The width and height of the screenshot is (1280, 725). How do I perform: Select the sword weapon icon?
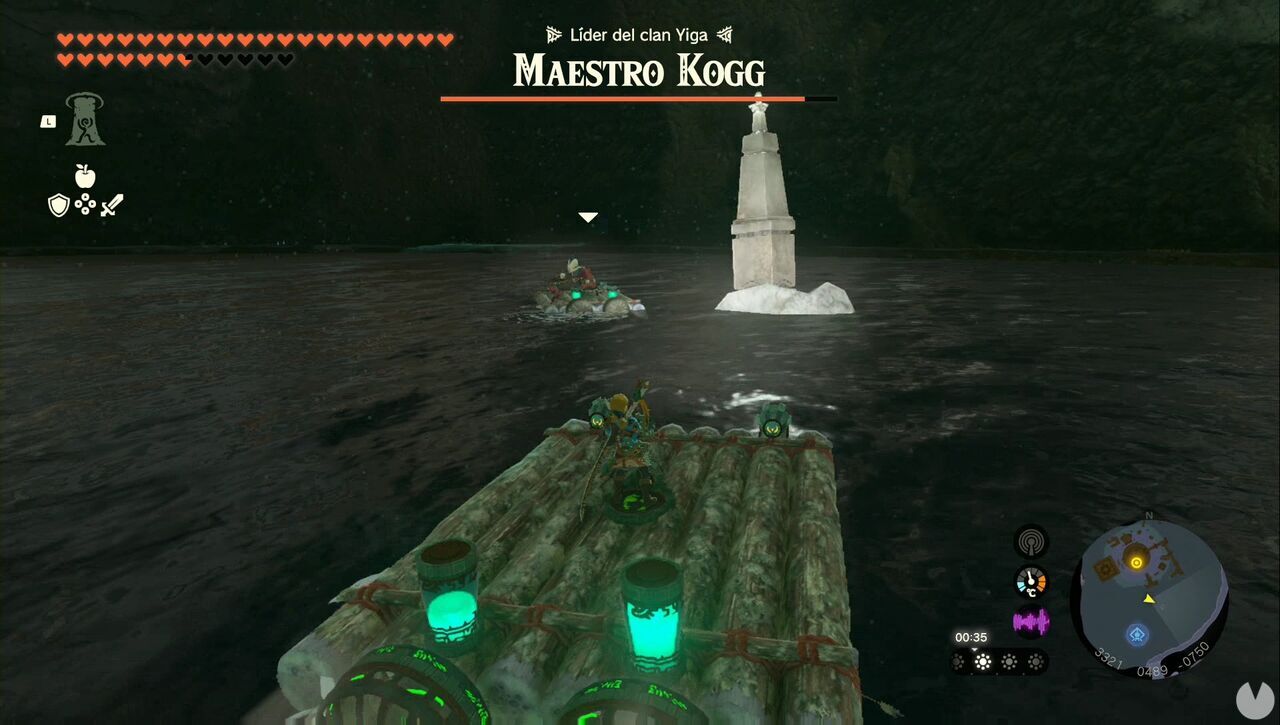pyautogui.click(x=112, y=204)
